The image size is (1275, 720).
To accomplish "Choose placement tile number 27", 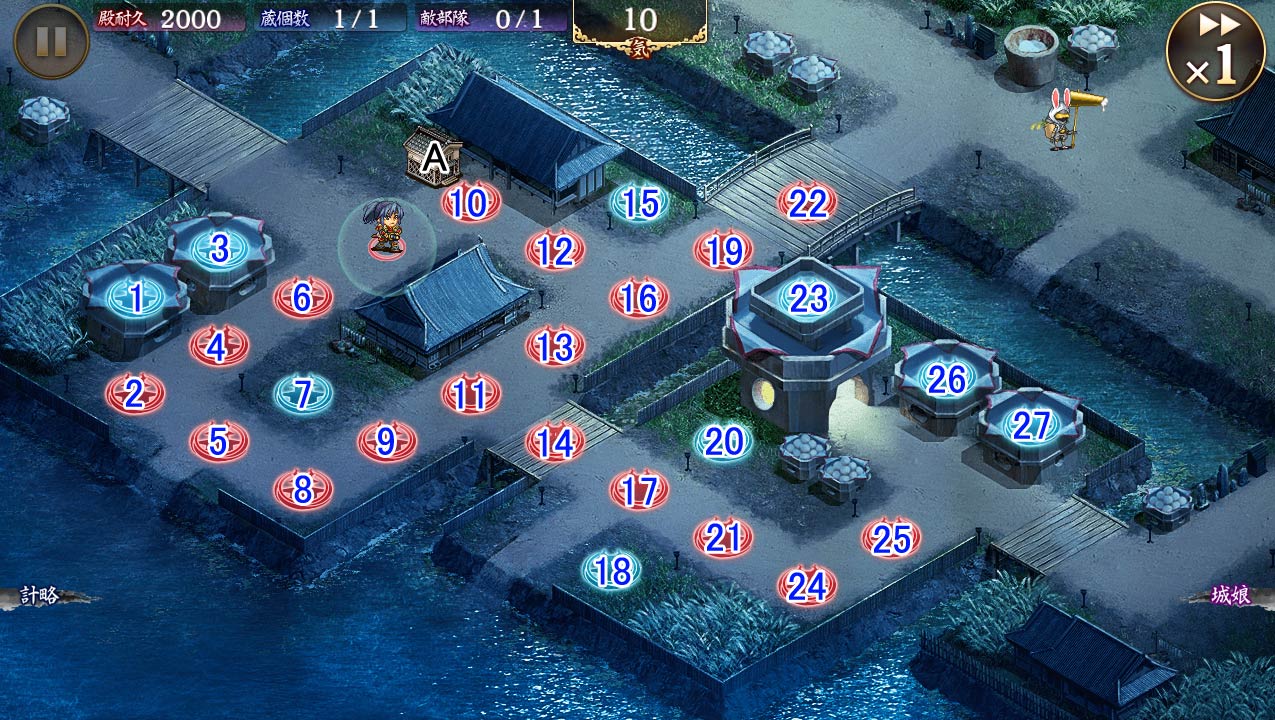I will [x=1030, y=426].
